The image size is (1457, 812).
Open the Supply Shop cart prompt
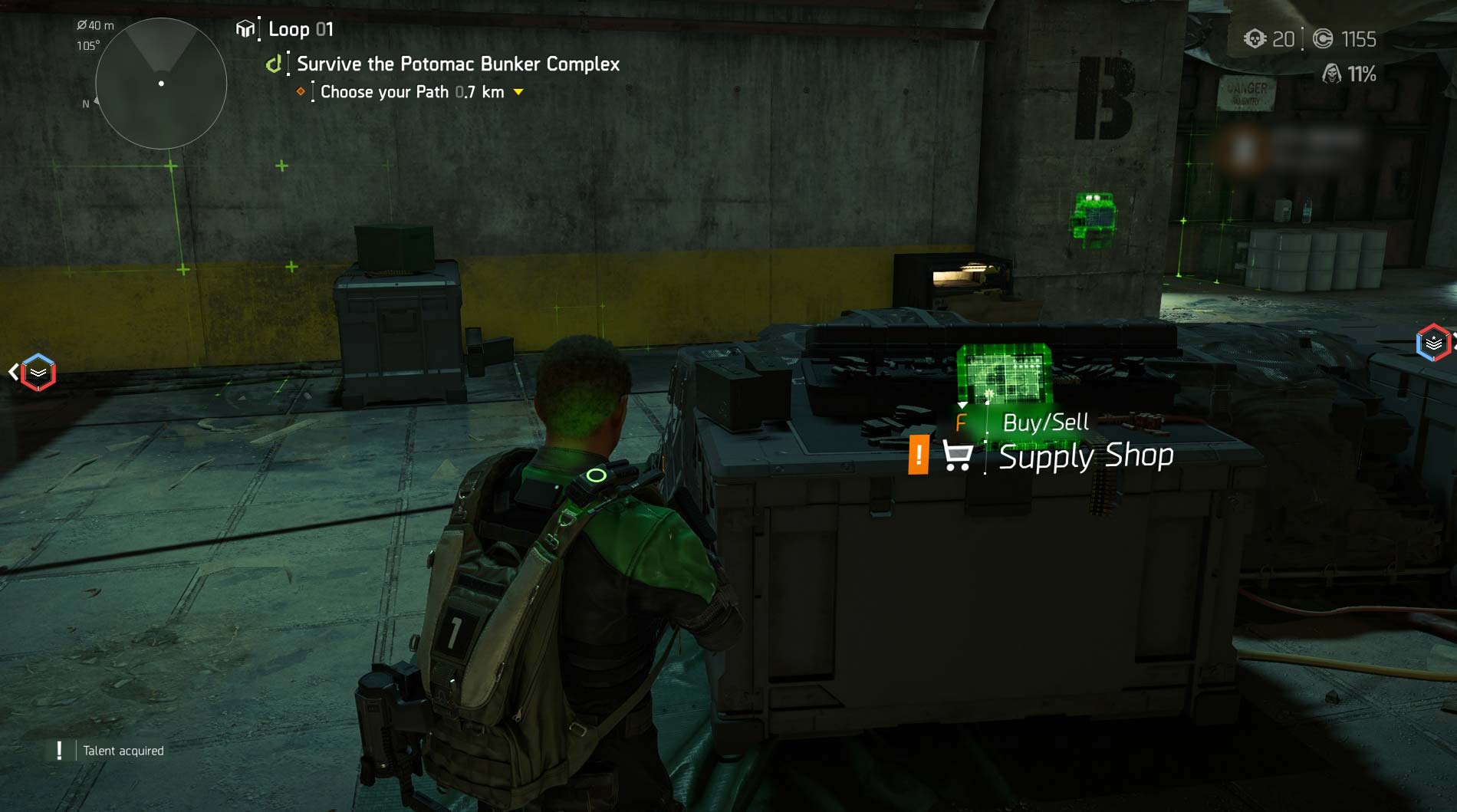[957, 455]
